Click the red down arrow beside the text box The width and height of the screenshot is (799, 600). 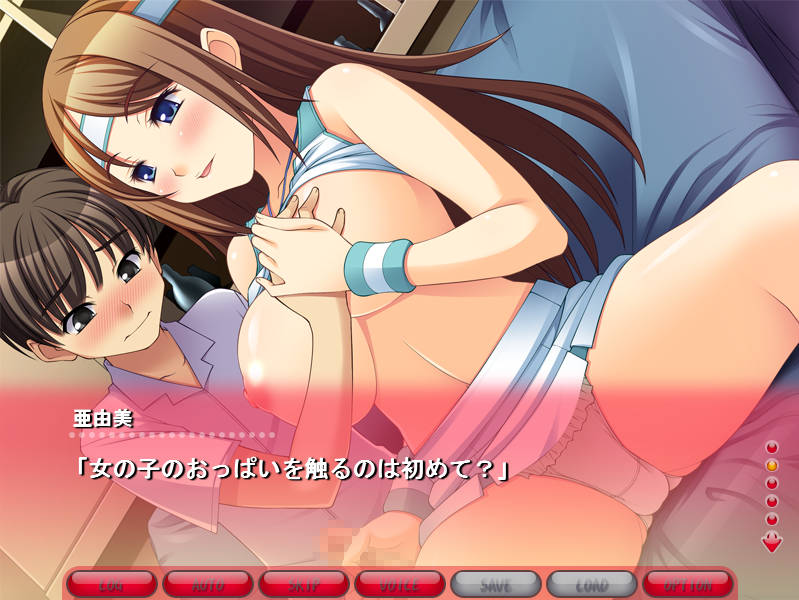tap(772, 543)
